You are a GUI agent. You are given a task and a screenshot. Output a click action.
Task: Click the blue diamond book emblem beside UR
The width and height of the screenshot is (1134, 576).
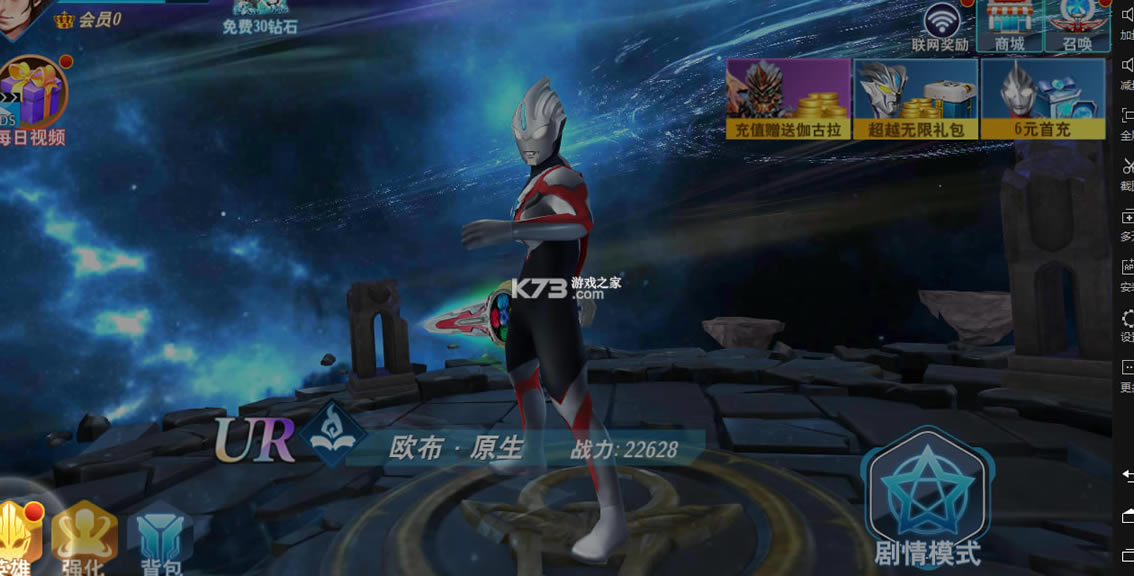click(x=334, y=433)
